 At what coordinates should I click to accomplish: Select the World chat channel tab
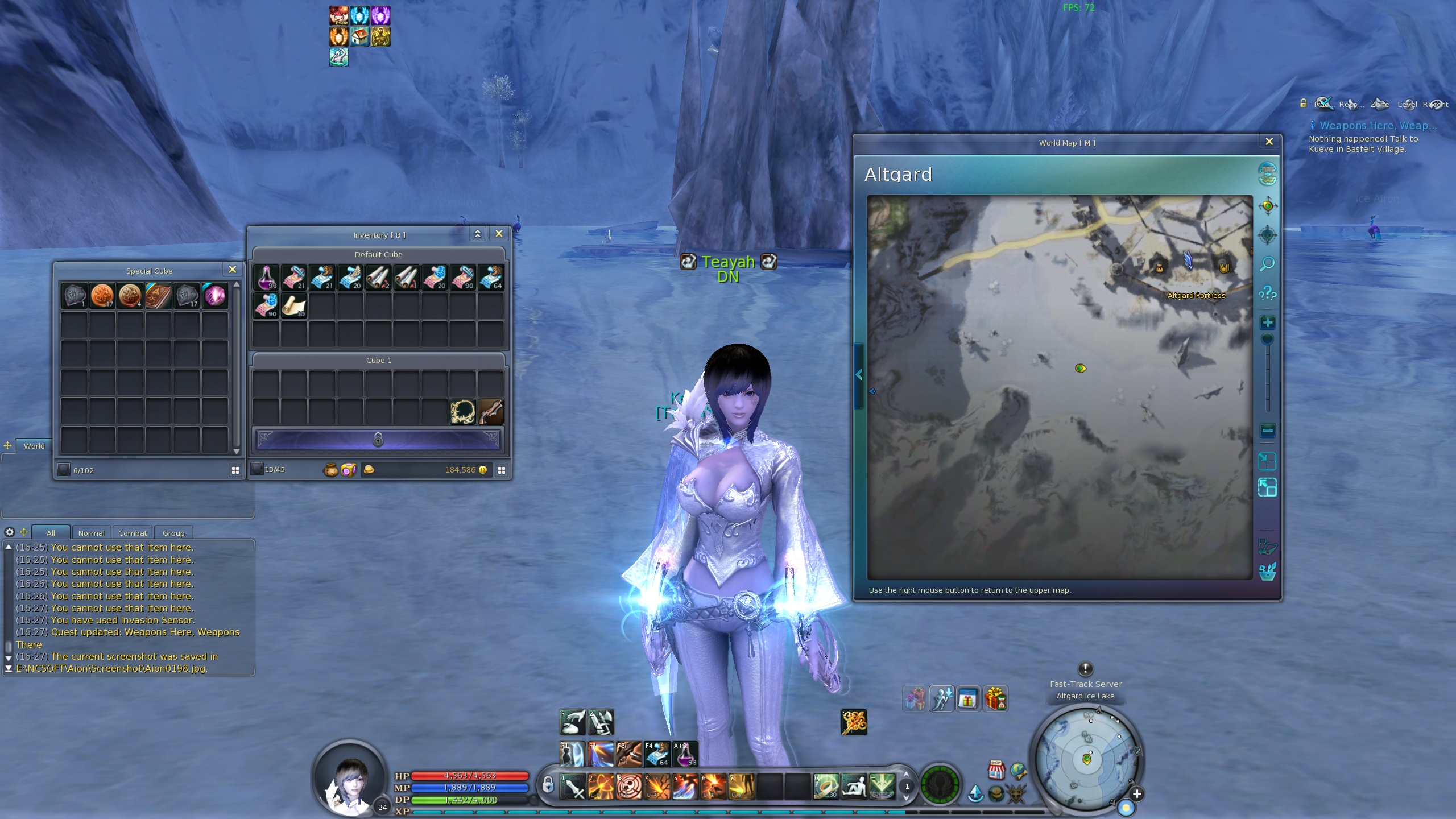[34, 446]
